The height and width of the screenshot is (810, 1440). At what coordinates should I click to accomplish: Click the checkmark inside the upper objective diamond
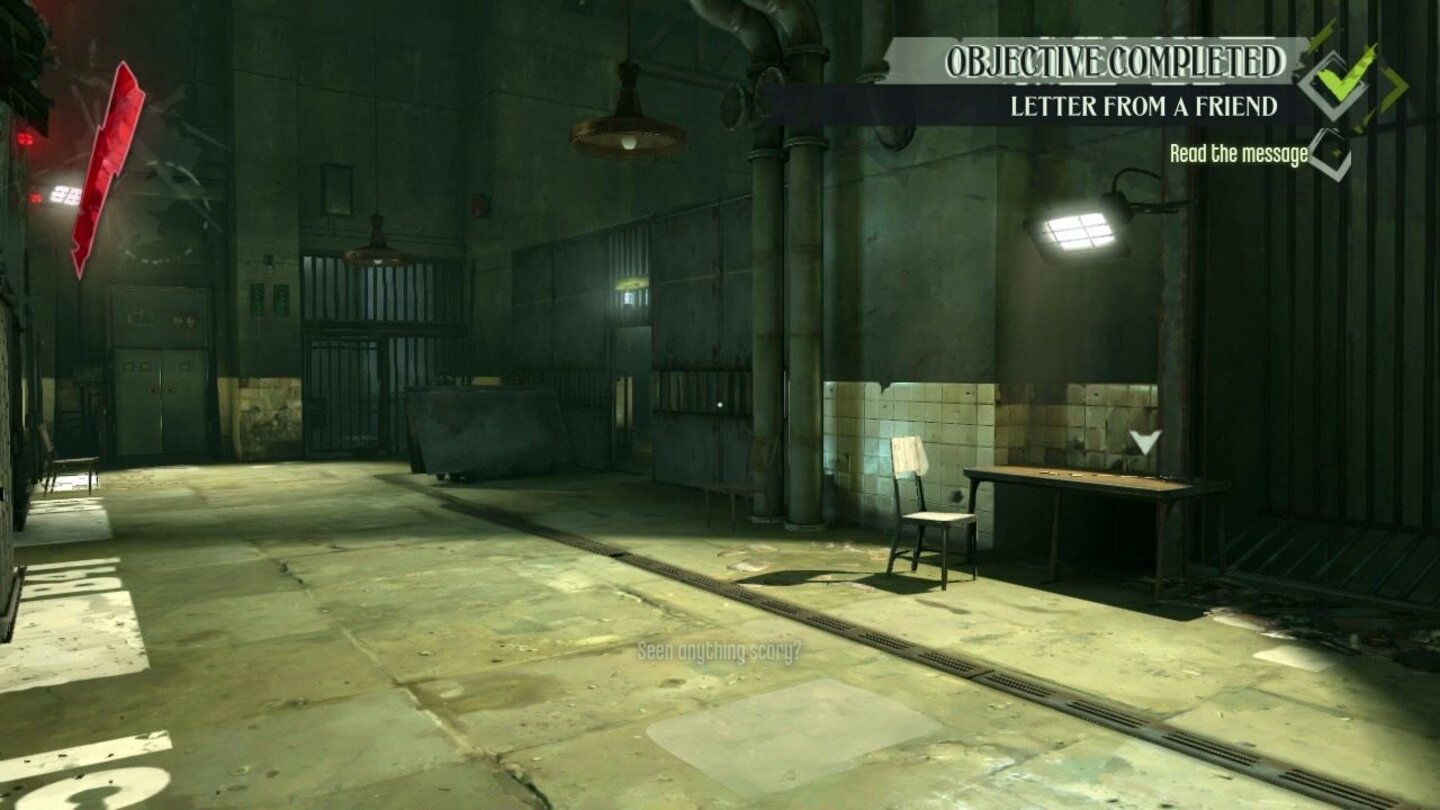coord(1335,83)
